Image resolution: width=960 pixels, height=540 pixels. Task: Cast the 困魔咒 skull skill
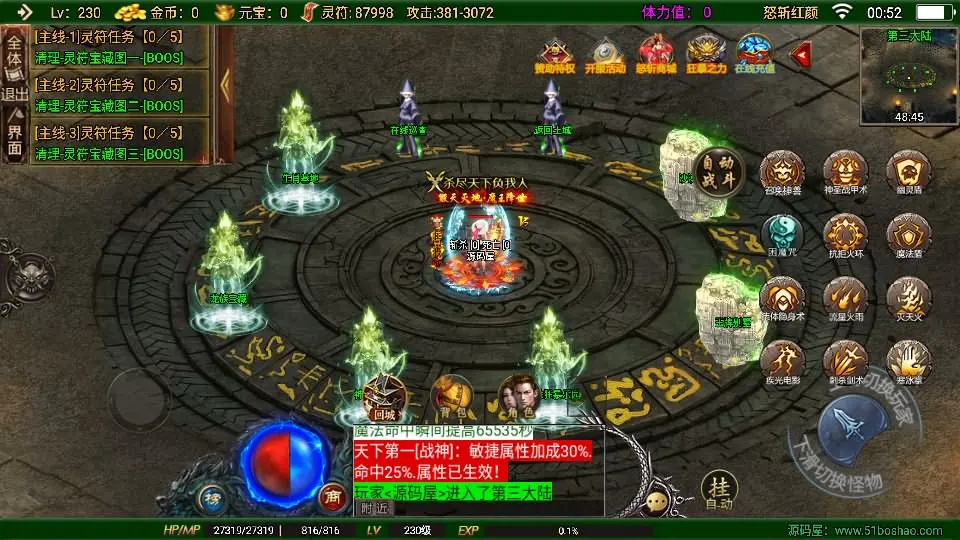click(x=783, y=236)
